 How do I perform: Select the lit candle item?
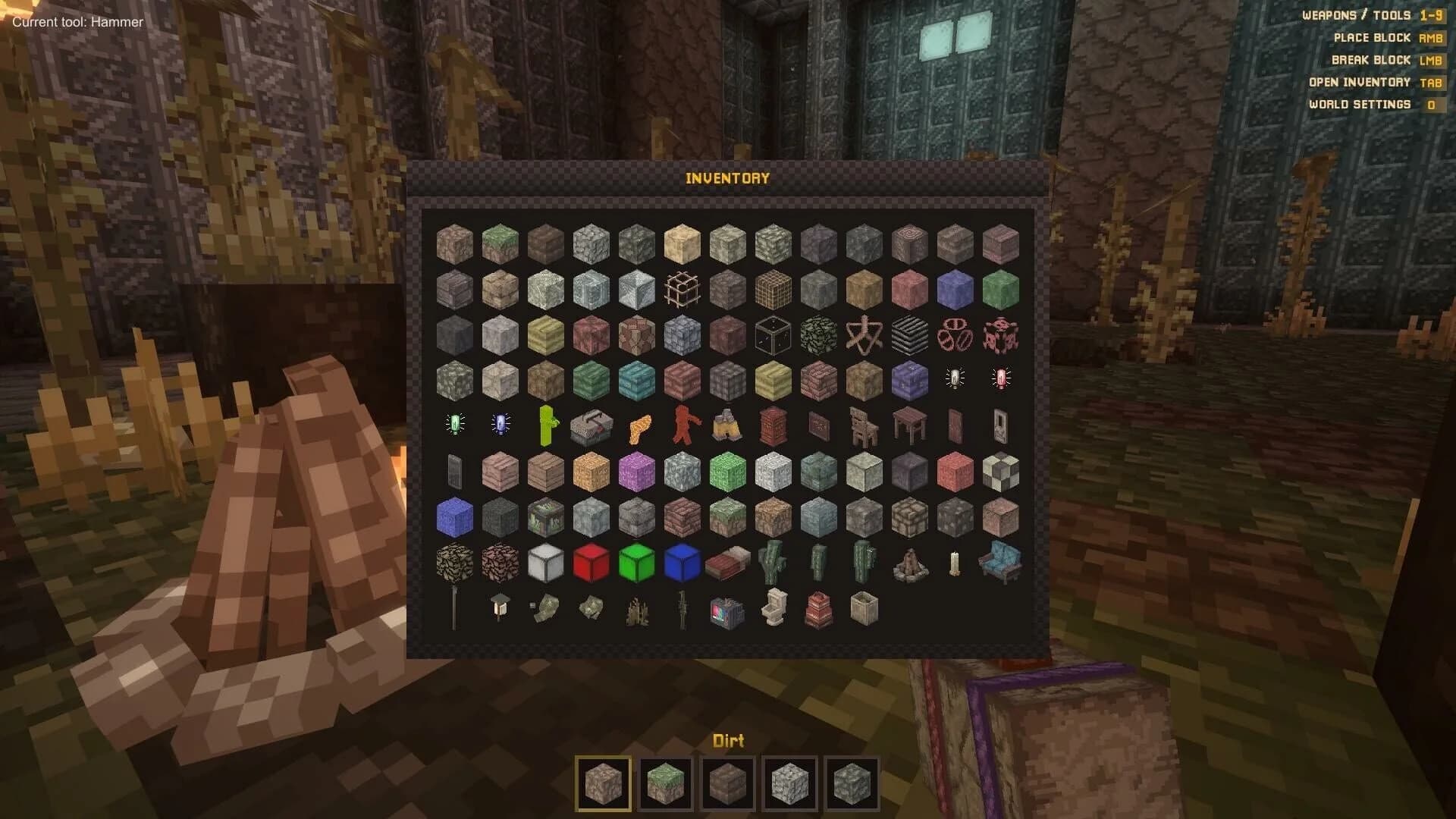954,563
